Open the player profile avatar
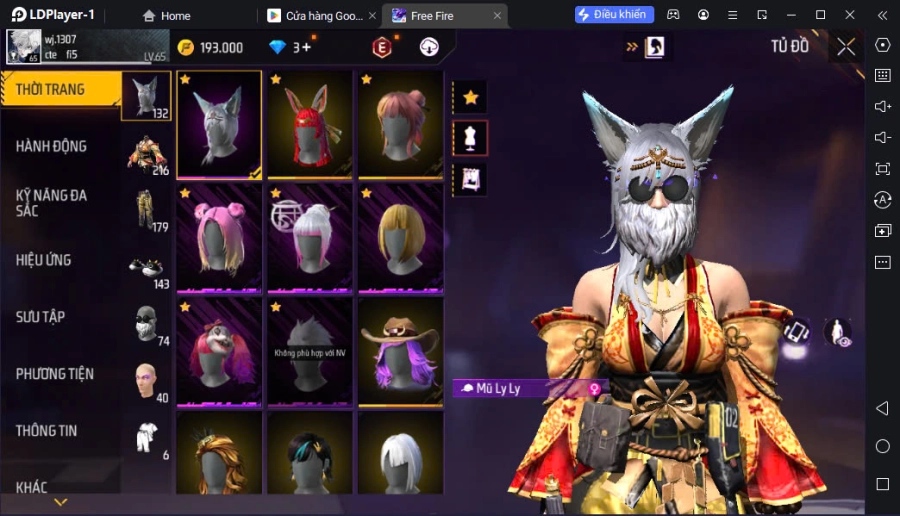Viewport: 900px width, 516px height. (22, 46)
